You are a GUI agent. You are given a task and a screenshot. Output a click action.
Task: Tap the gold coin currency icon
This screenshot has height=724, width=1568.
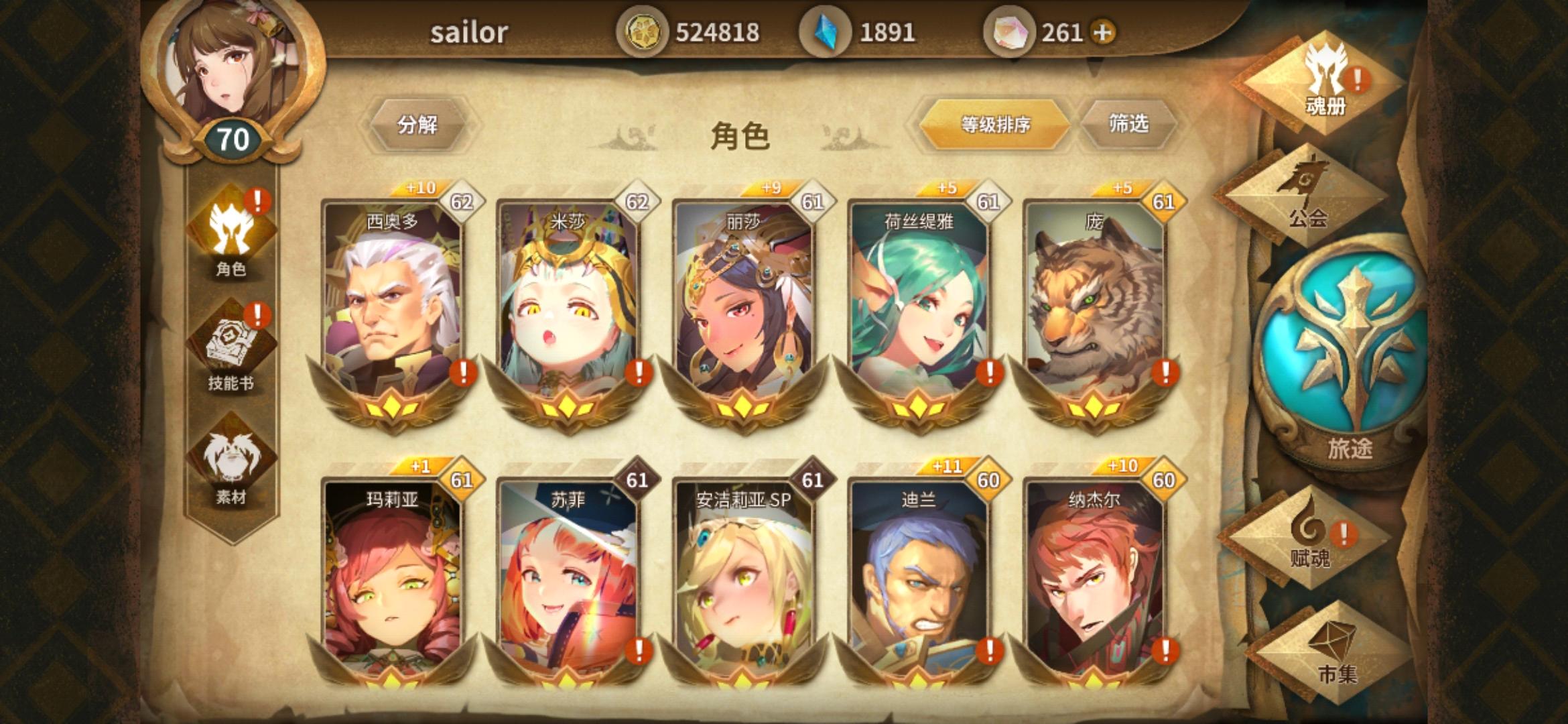(x=643, y=30)
